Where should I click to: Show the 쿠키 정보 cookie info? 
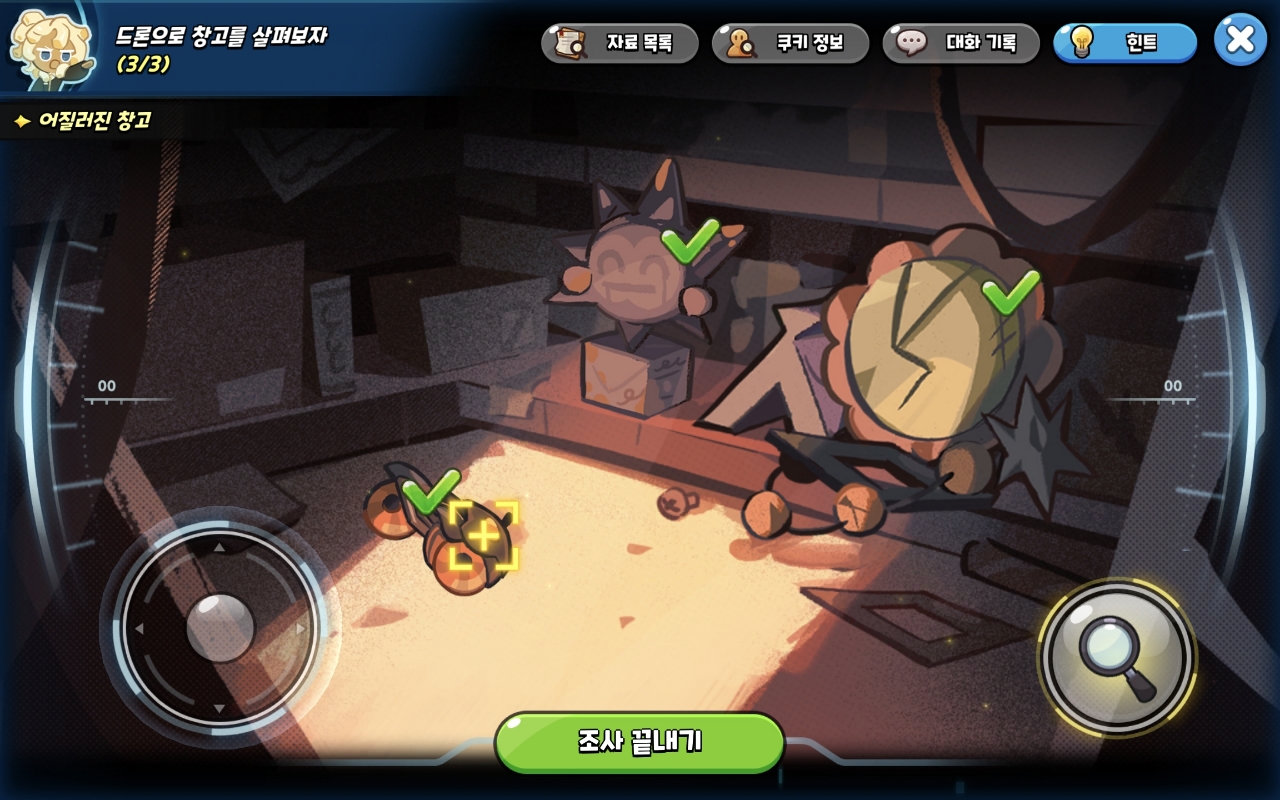click(x=790, y=43)
